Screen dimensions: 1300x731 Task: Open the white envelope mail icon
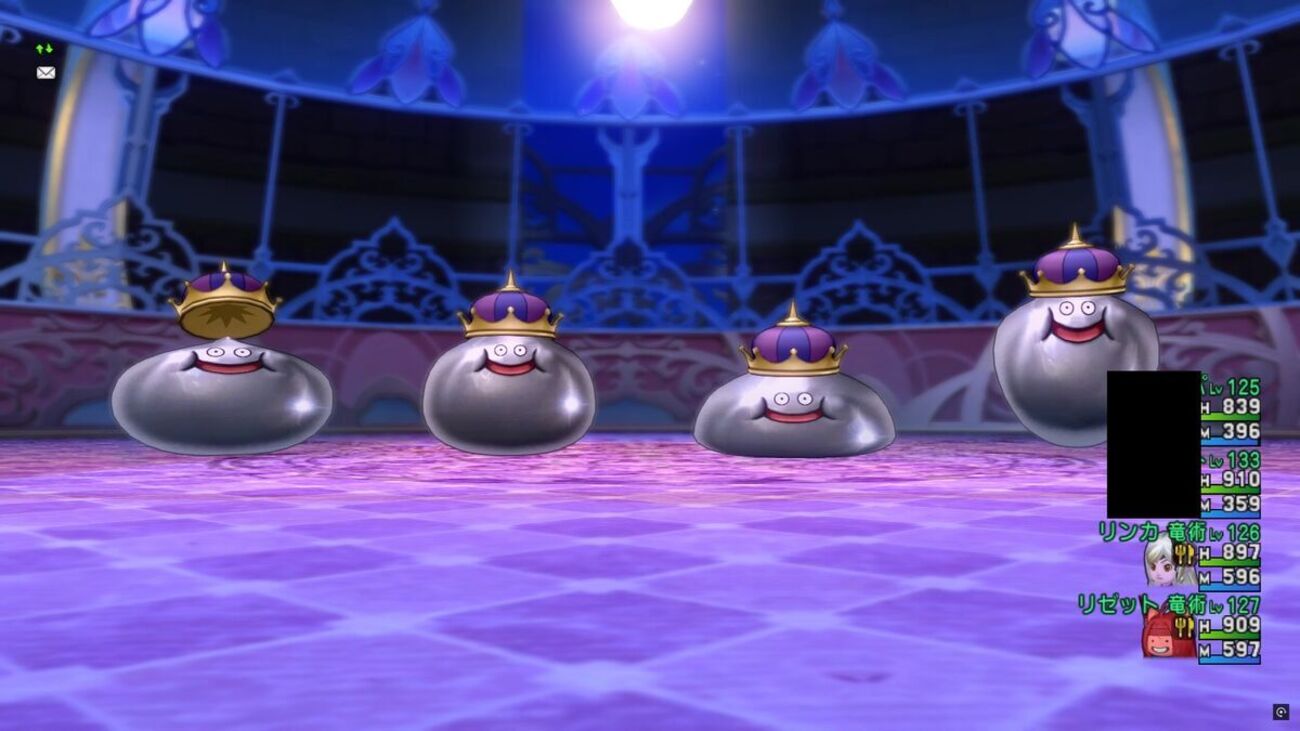[x=45, y=72]
